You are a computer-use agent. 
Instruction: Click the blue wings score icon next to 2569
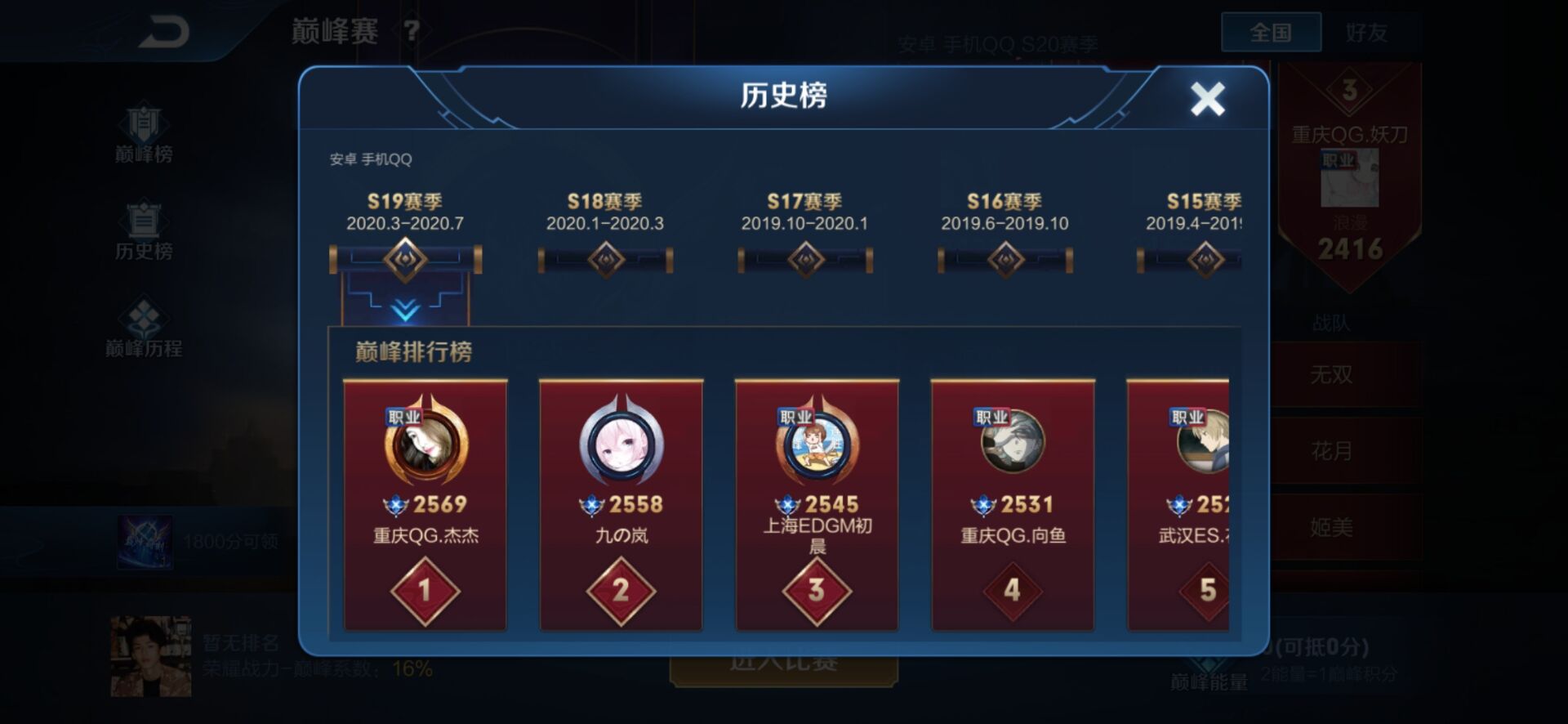pos(398,504)
